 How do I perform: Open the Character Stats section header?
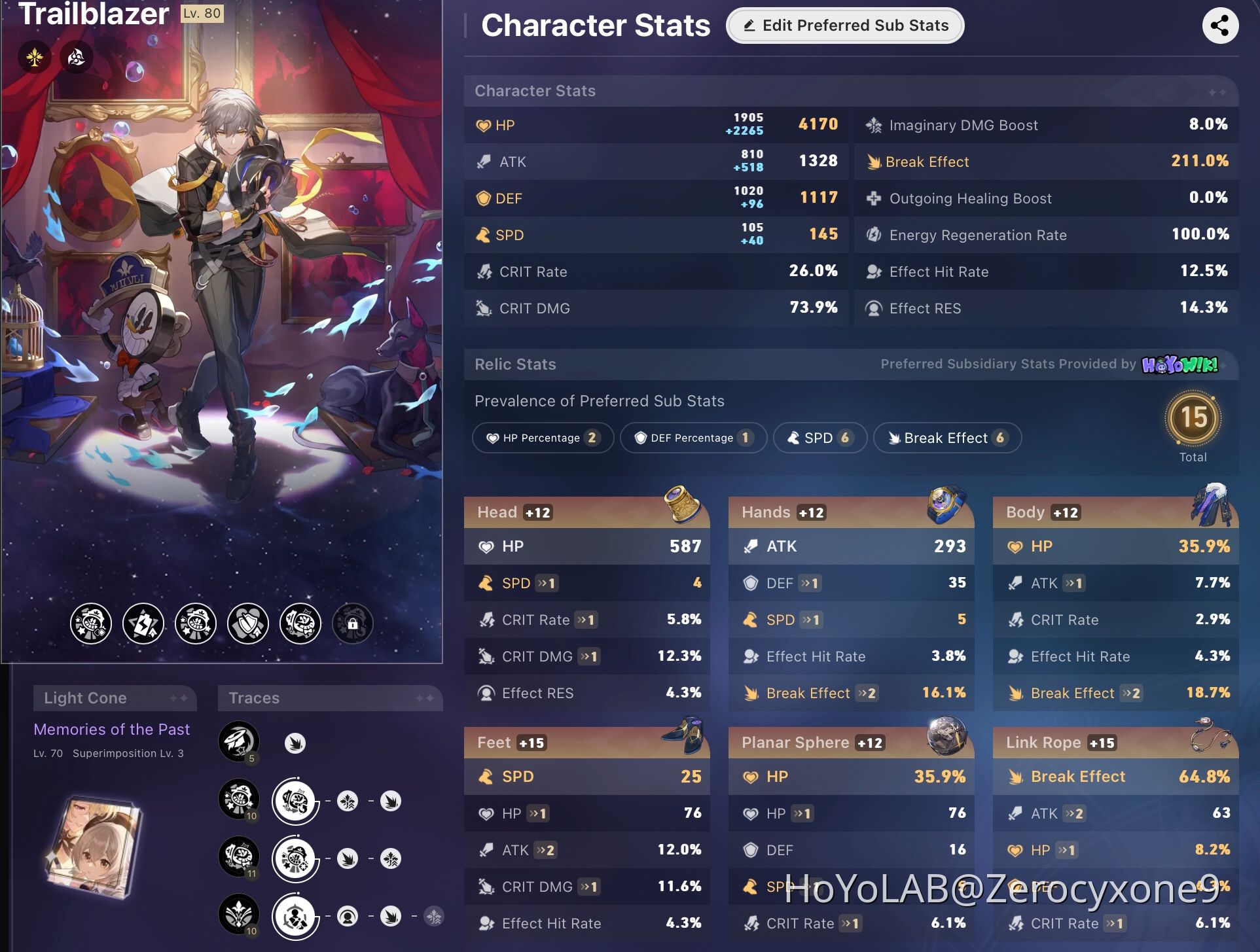pos(535,91)
